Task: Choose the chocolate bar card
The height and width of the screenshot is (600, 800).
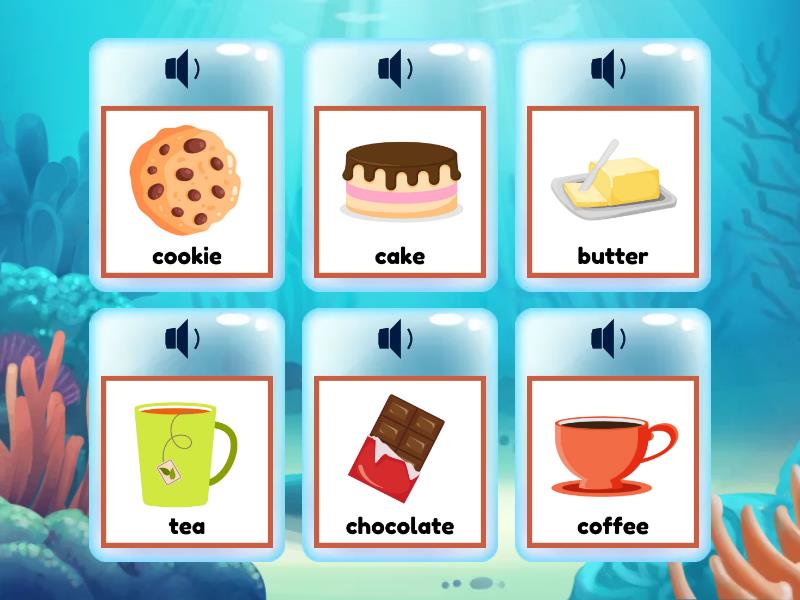Action: pyautogui.click(x=400, y=461)
